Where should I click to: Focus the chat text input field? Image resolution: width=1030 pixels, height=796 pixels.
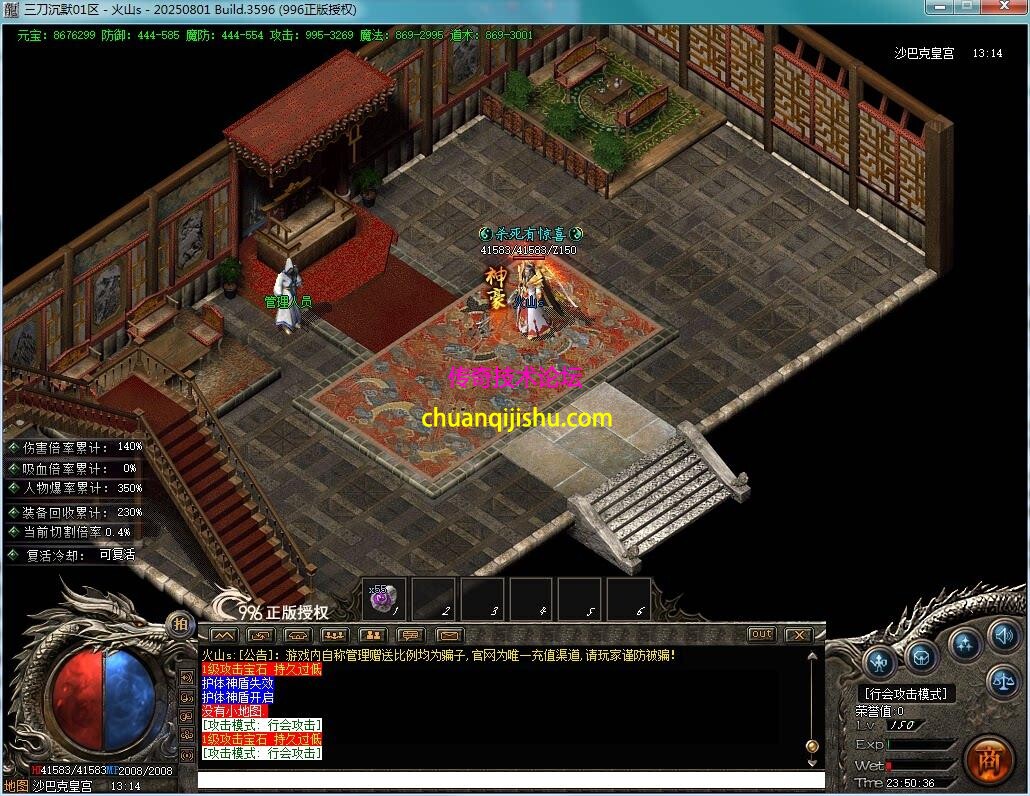click(x=510, y=780)
